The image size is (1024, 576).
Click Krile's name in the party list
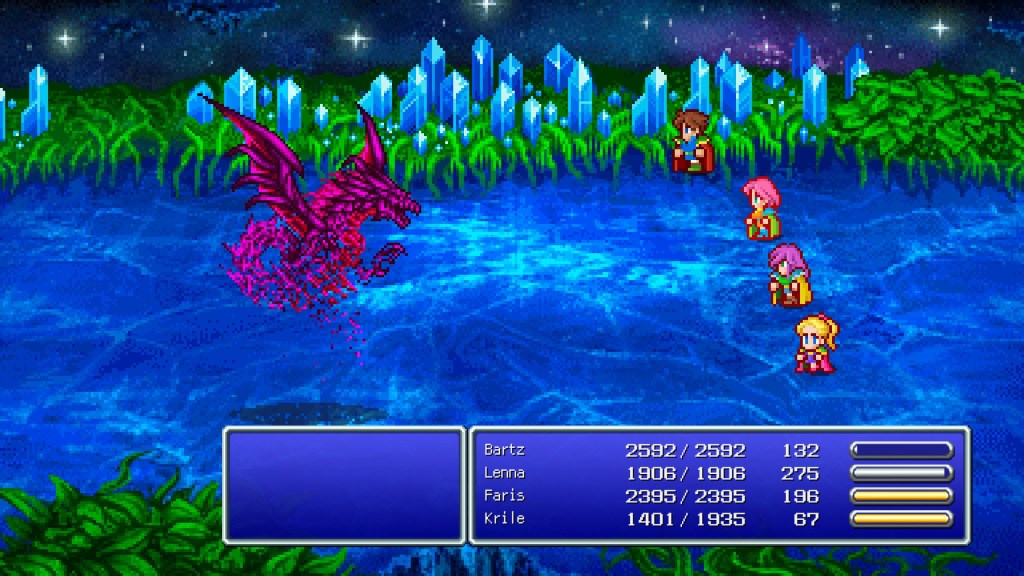[504, 519]
